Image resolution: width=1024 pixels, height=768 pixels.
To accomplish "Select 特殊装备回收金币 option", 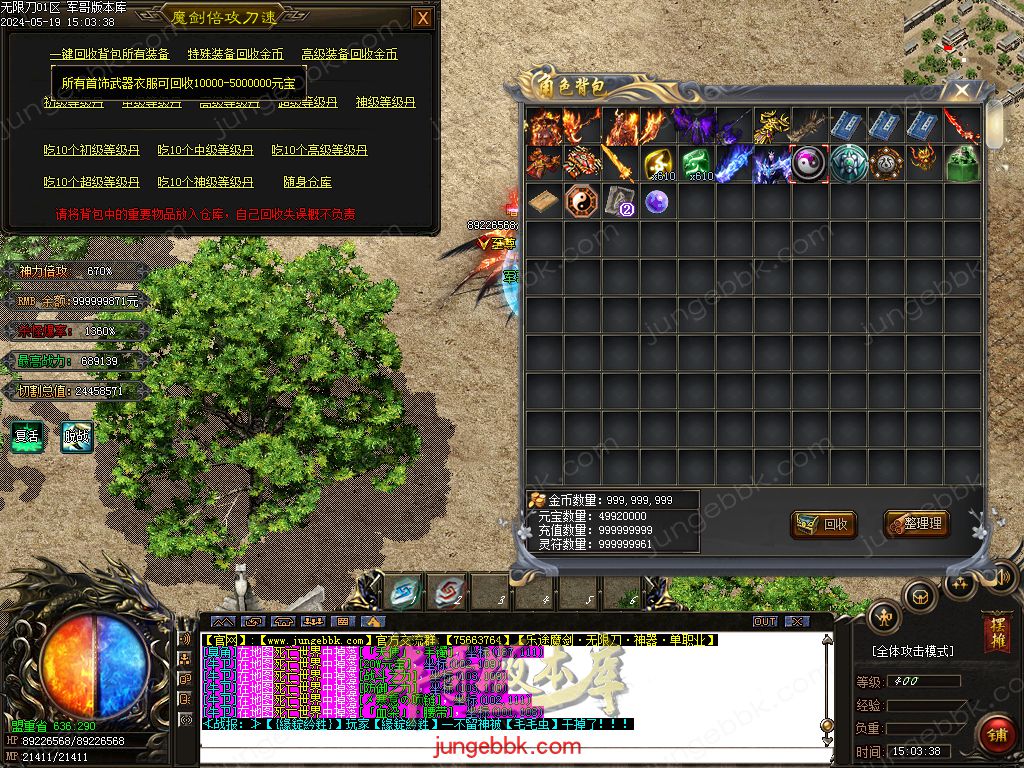I will tap(235, 54).
